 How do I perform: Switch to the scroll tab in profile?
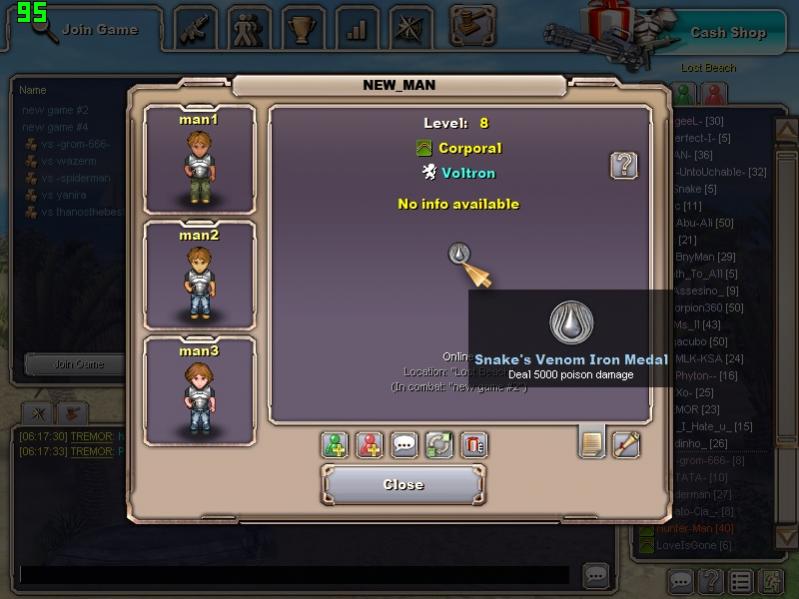point(626,443)
